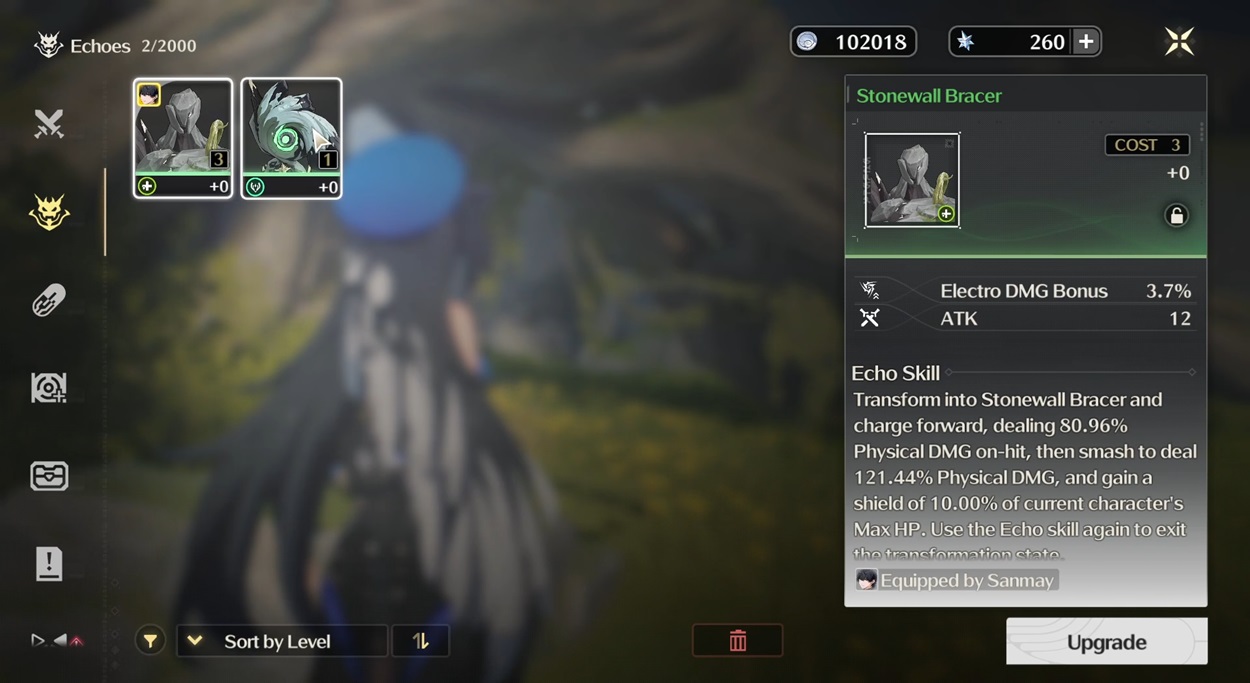Select the Stonewall Bracer echo card

[x=183, y=138]
